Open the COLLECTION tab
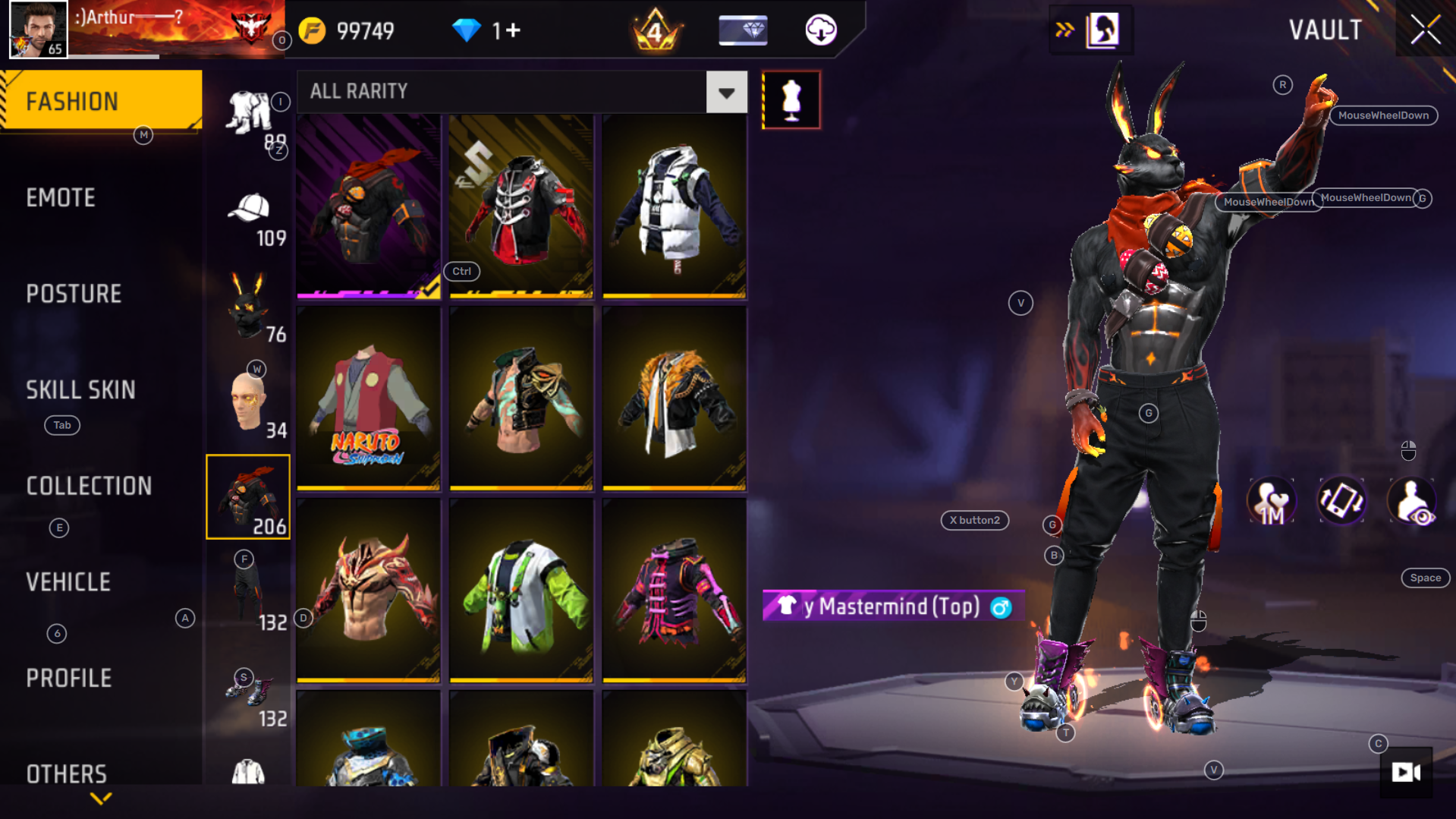 [x=90, y=486]
